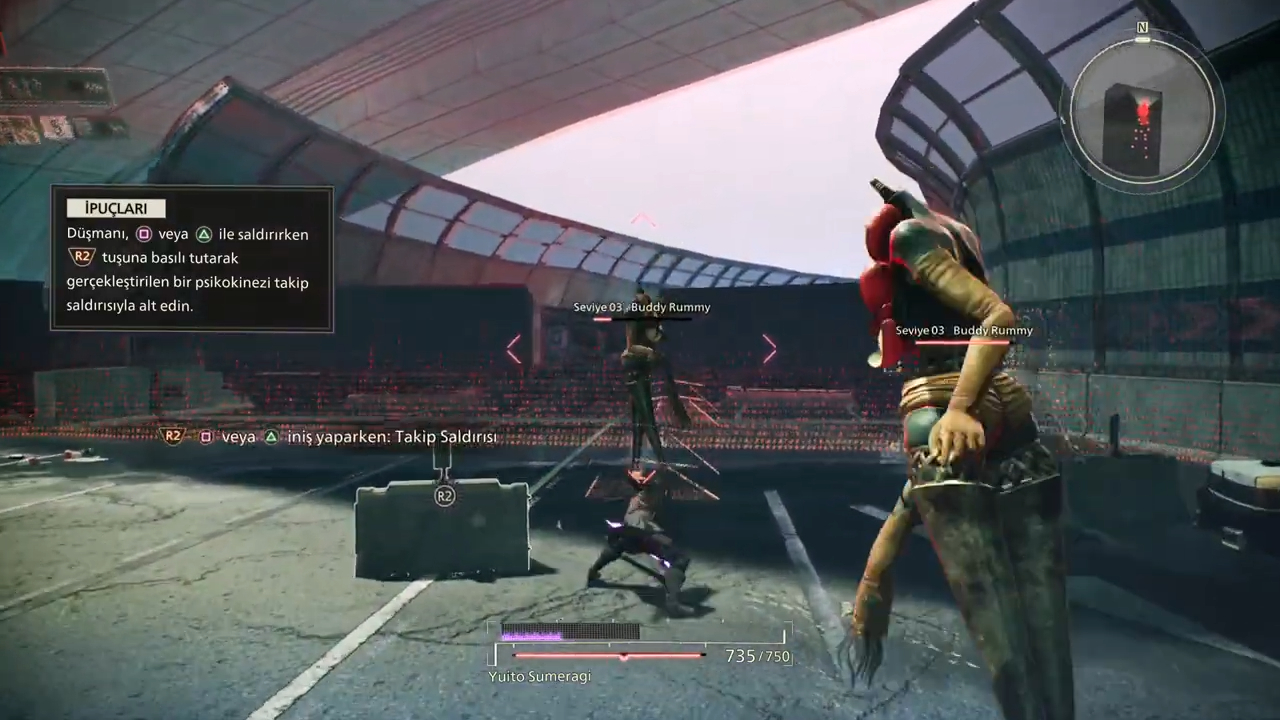The width and height of the screenshot is (1280, 720).
Task: Switch lock-on target with the left chevron
Action: click(514, 349)
